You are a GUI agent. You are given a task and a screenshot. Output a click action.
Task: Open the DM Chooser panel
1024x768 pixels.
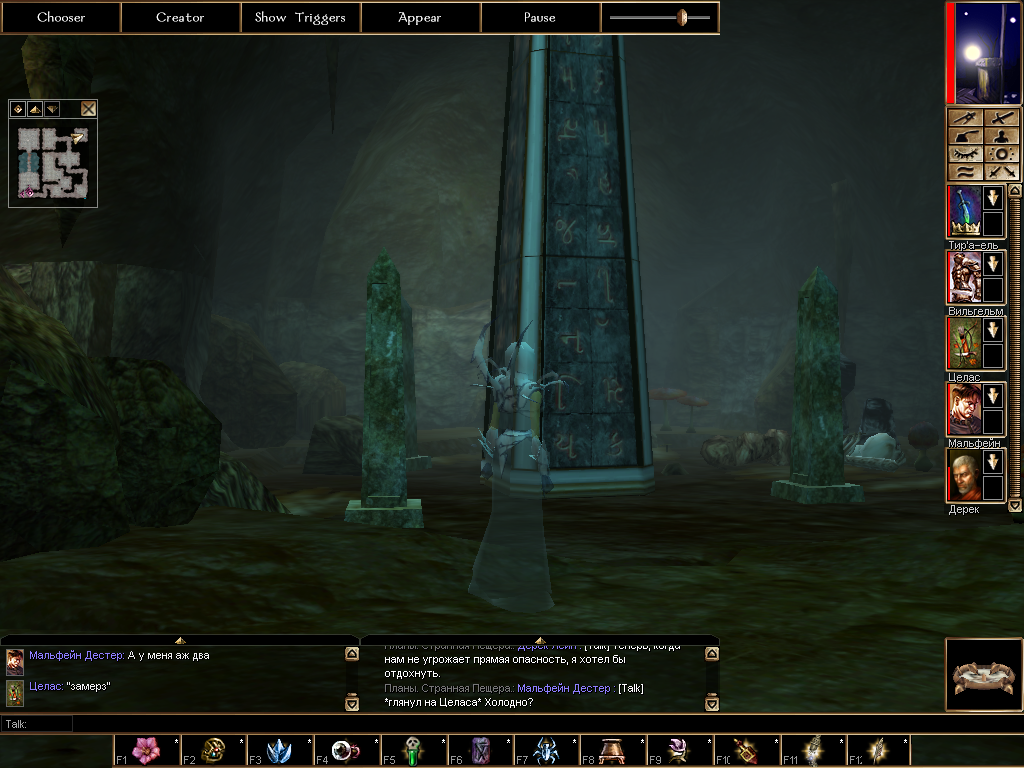pyautogui.click(x=61, y=17)
